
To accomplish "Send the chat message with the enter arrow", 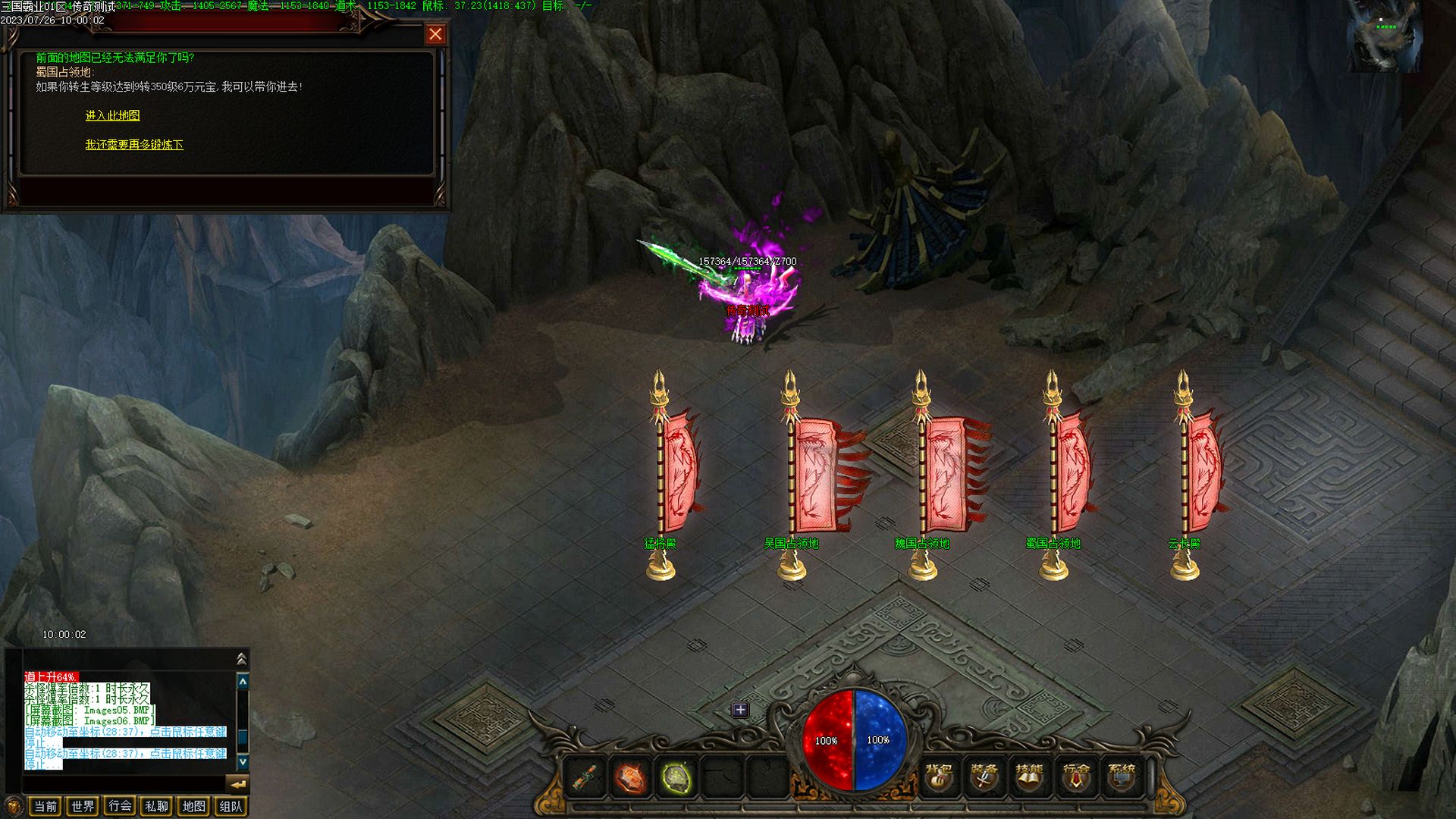I will tap(238, 784).
